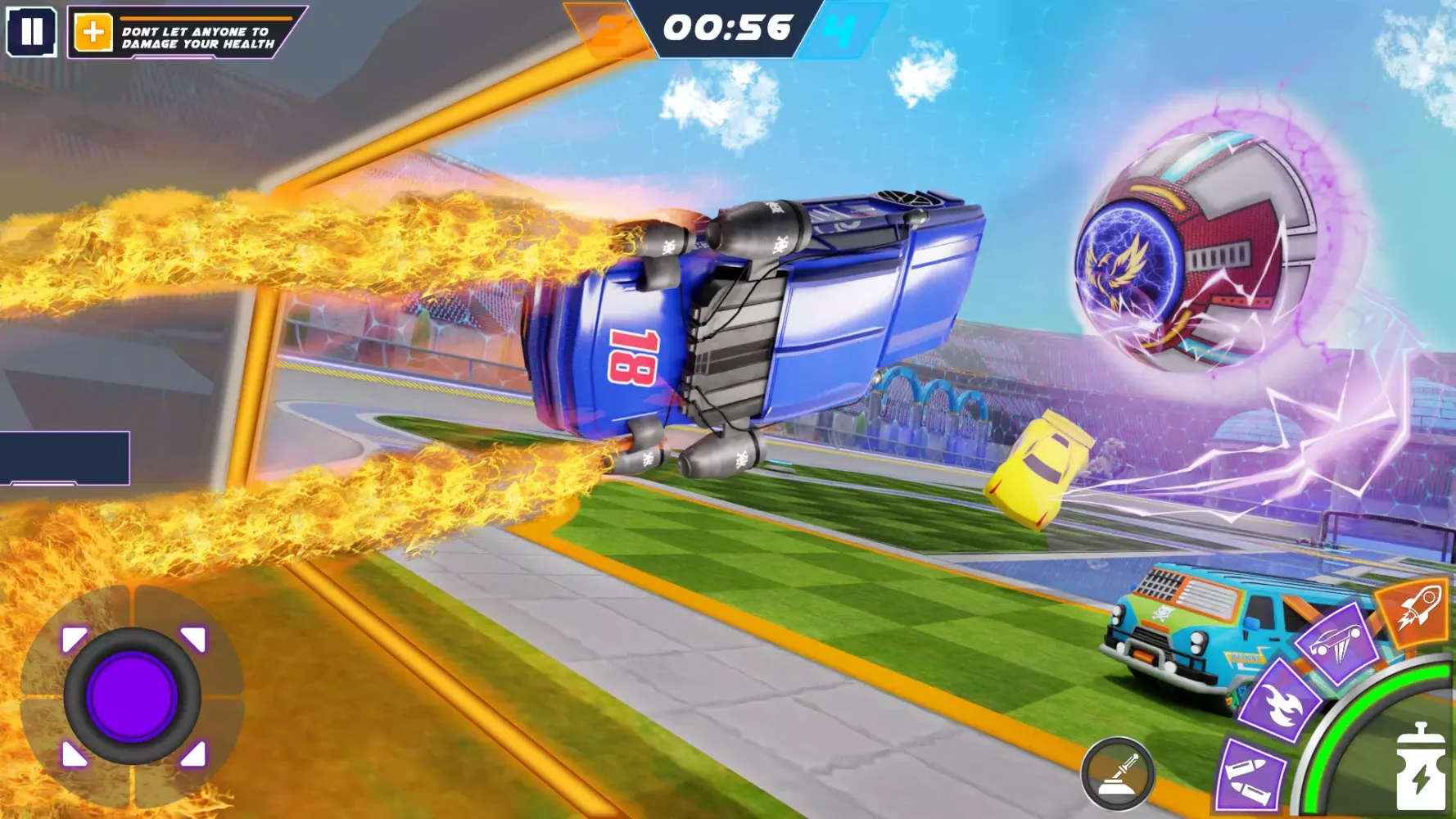Pause the match
1456x819 pixels.
[x=32, y=32]
